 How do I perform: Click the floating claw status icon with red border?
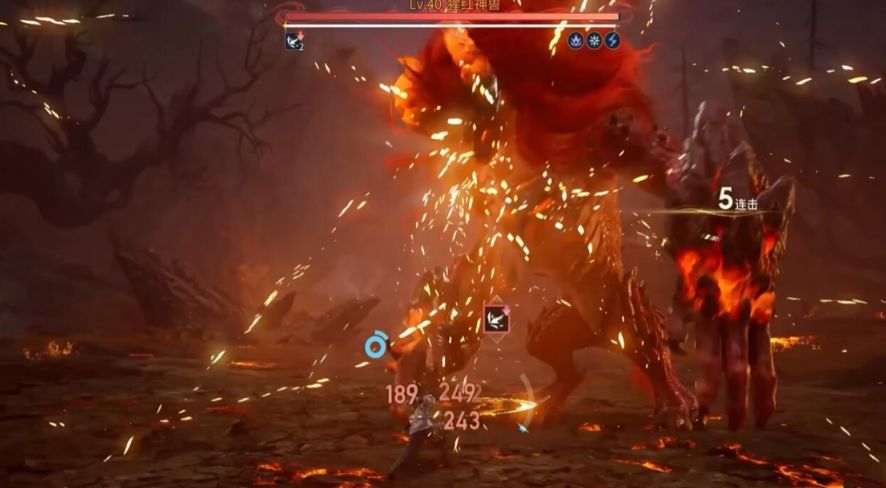pos(495,319)
